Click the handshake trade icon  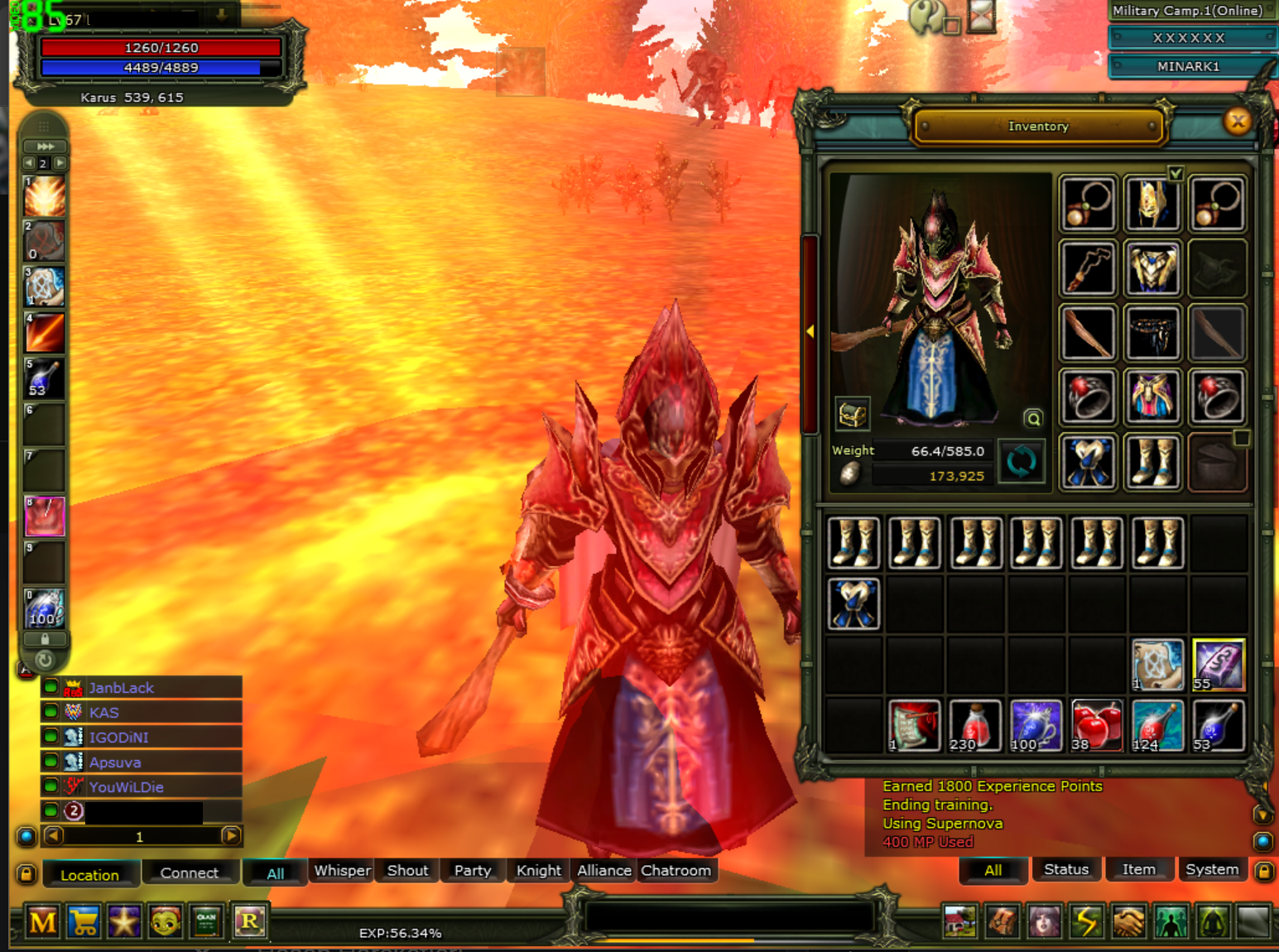[x=1128, y=921]
